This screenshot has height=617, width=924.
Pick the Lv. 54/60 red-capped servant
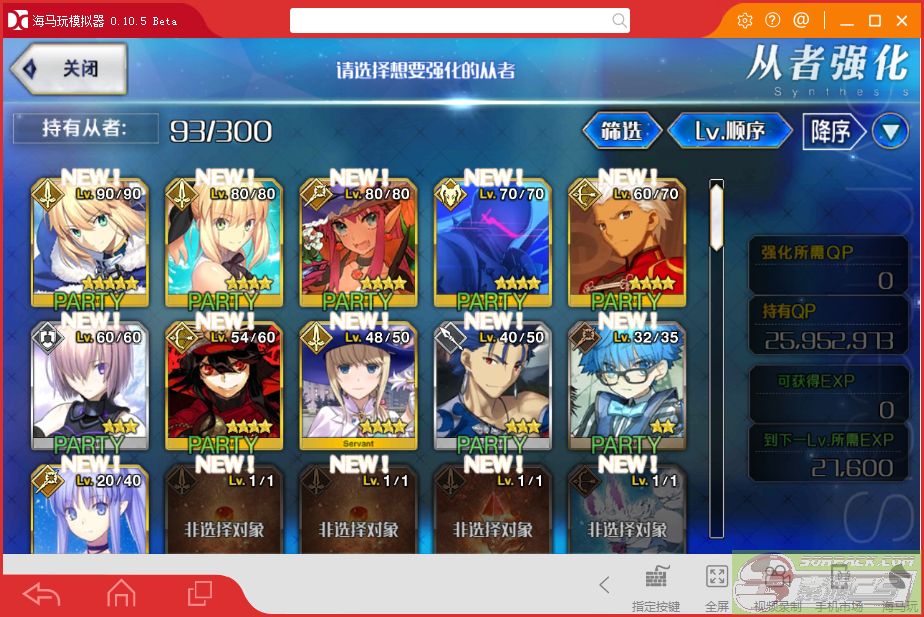[224, 388]
